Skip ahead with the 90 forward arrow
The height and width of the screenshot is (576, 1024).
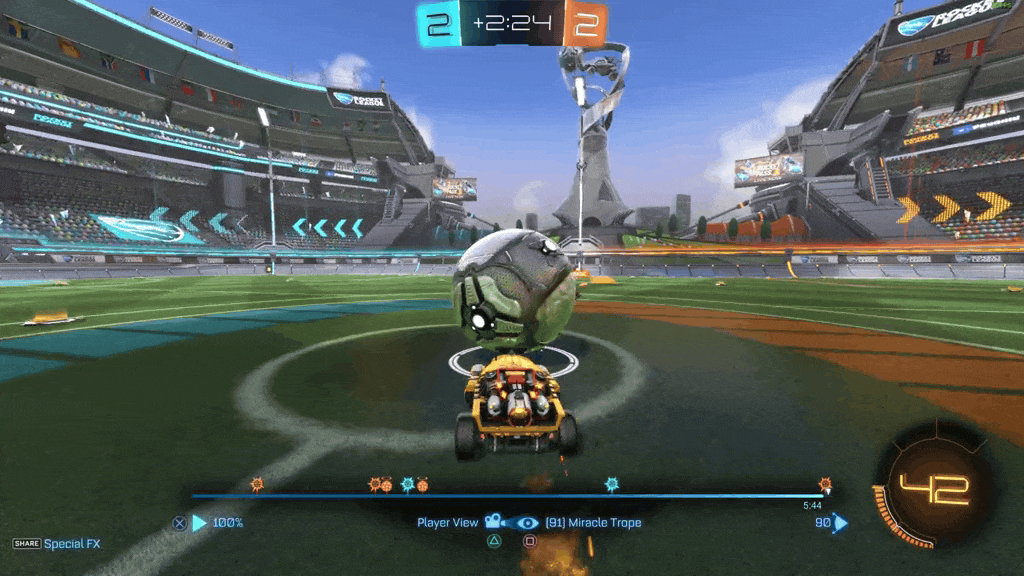840,522
